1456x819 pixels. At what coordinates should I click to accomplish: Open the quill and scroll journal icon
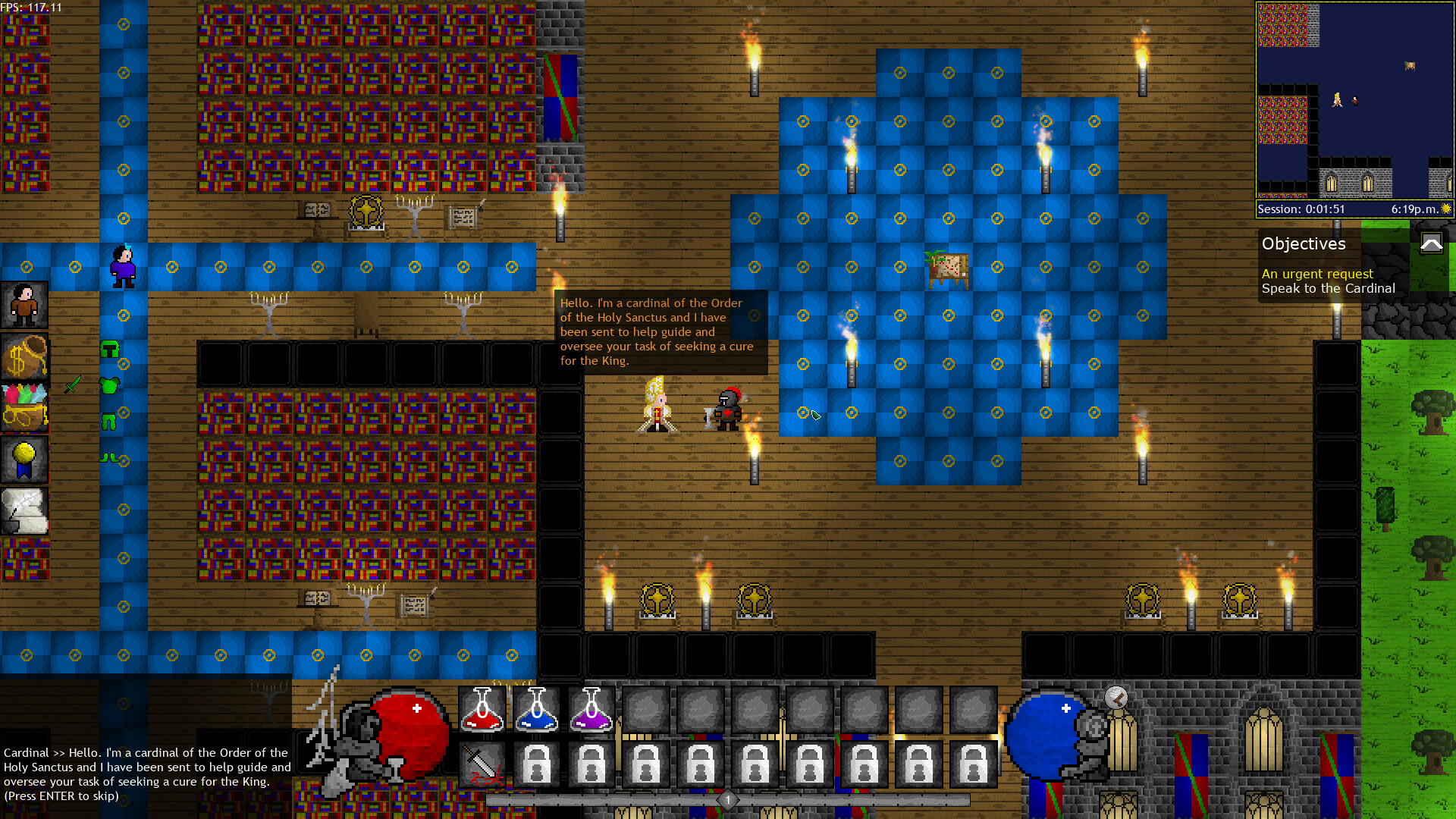pyautogui.click(x=25, y=511)
